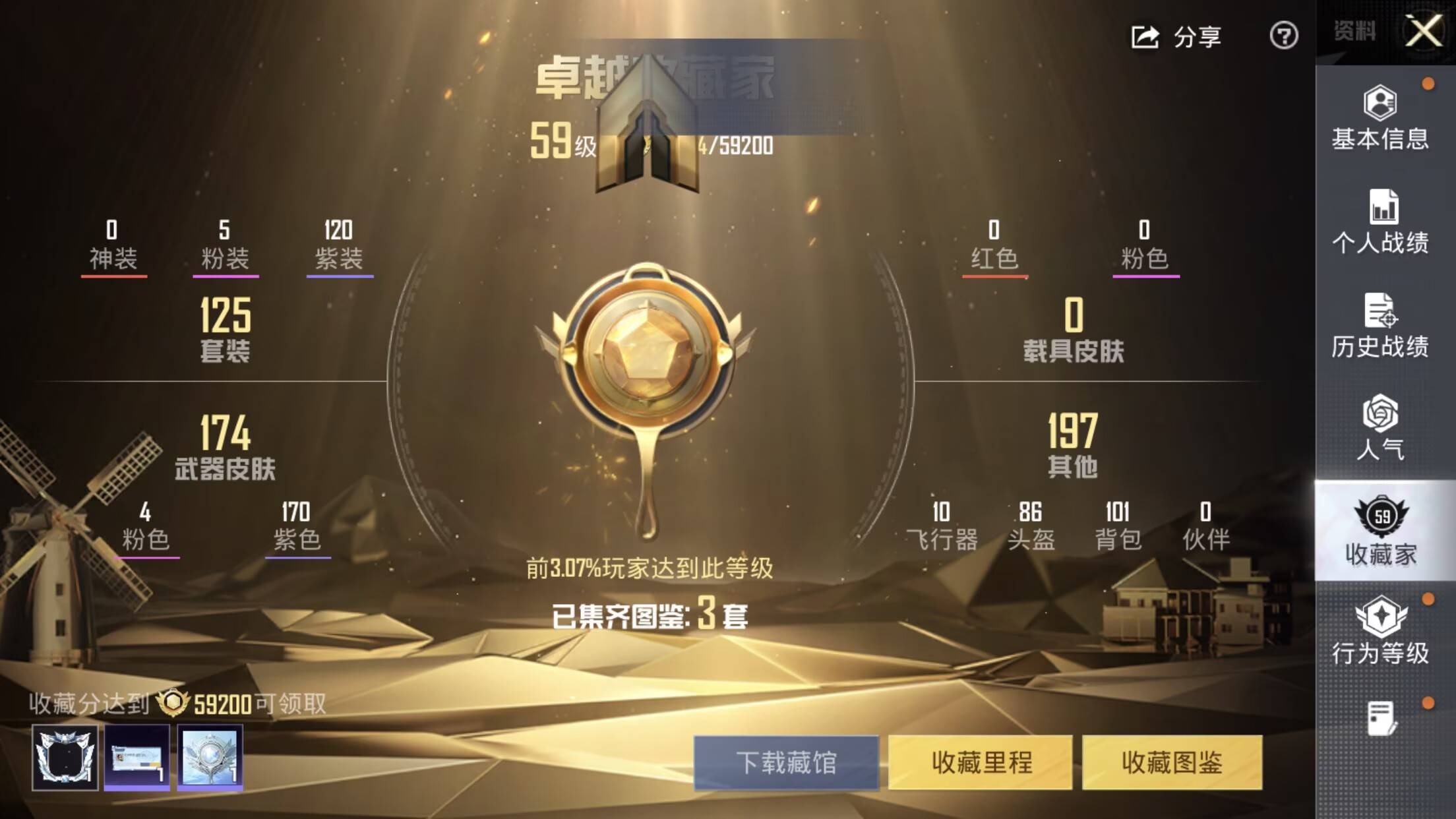Switch to the 行为等级 tab
Viewport: 1456px width, 819px height.
click(1380, 631)
